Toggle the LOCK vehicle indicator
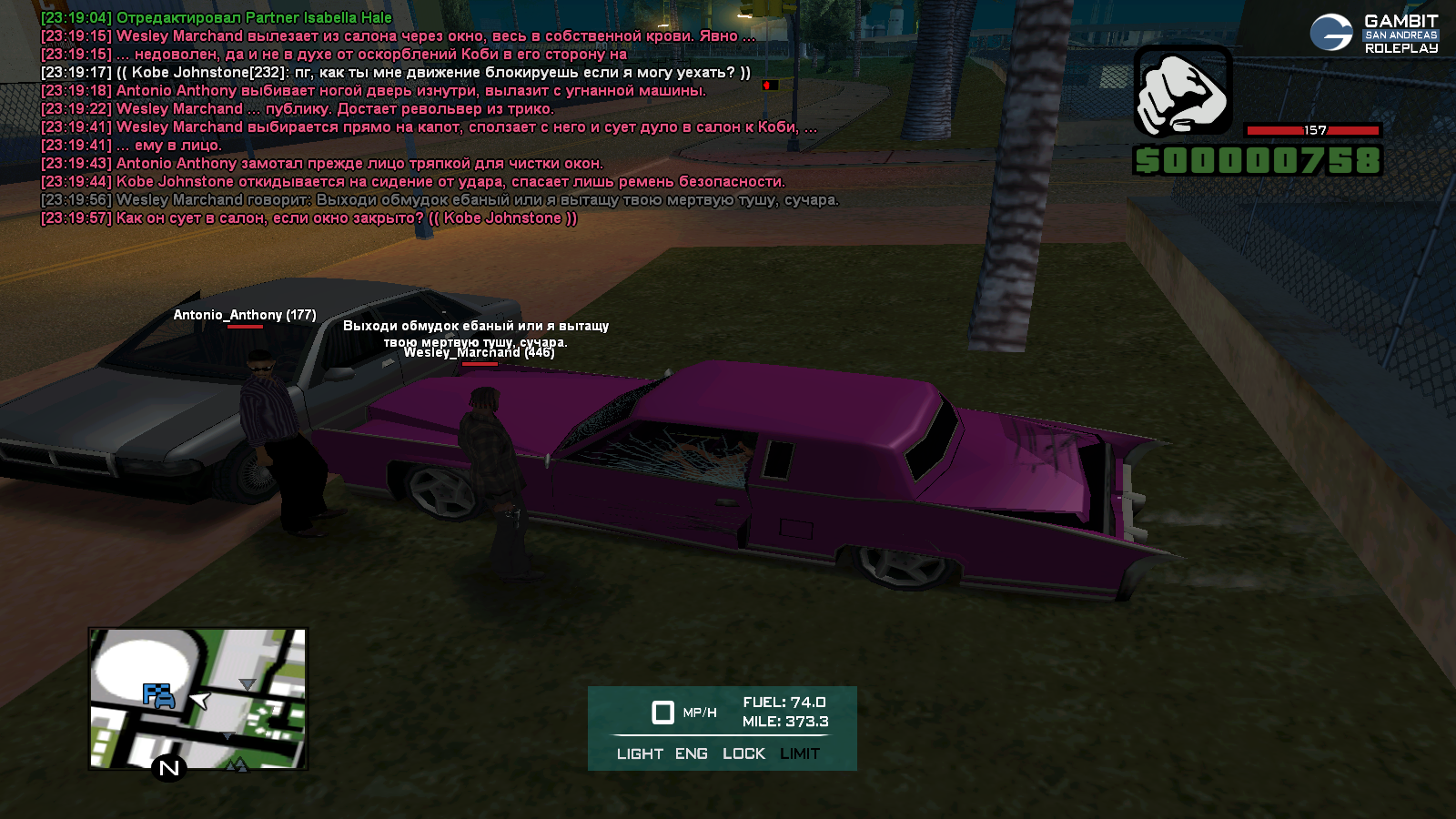1456x819 pixels. [743, 753]
